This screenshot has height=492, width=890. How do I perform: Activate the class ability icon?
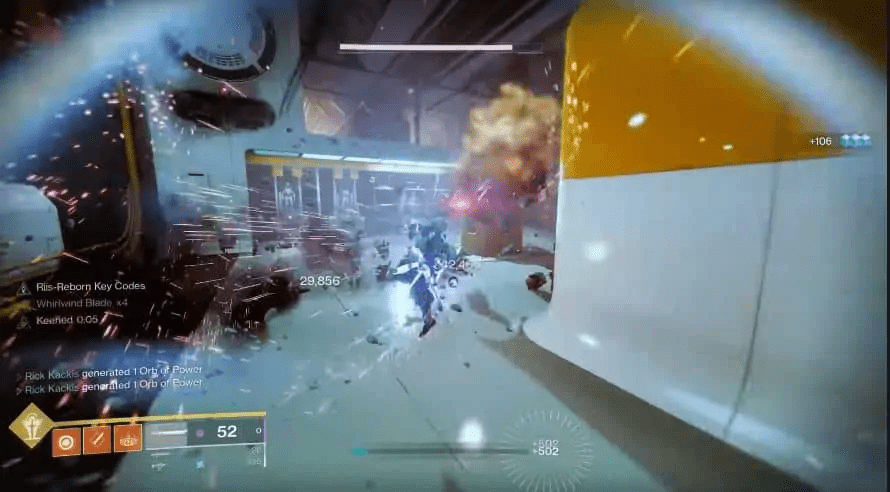click(x=128, y=438)
